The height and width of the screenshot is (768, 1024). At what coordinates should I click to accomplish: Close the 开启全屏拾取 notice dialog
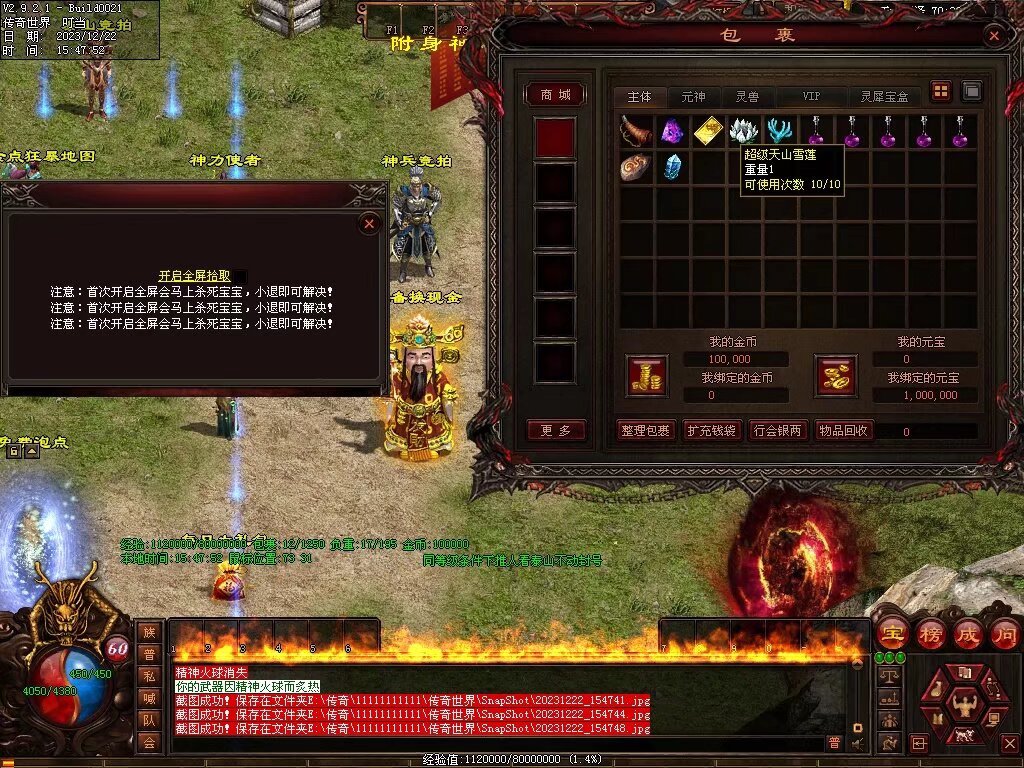[369, 224]
